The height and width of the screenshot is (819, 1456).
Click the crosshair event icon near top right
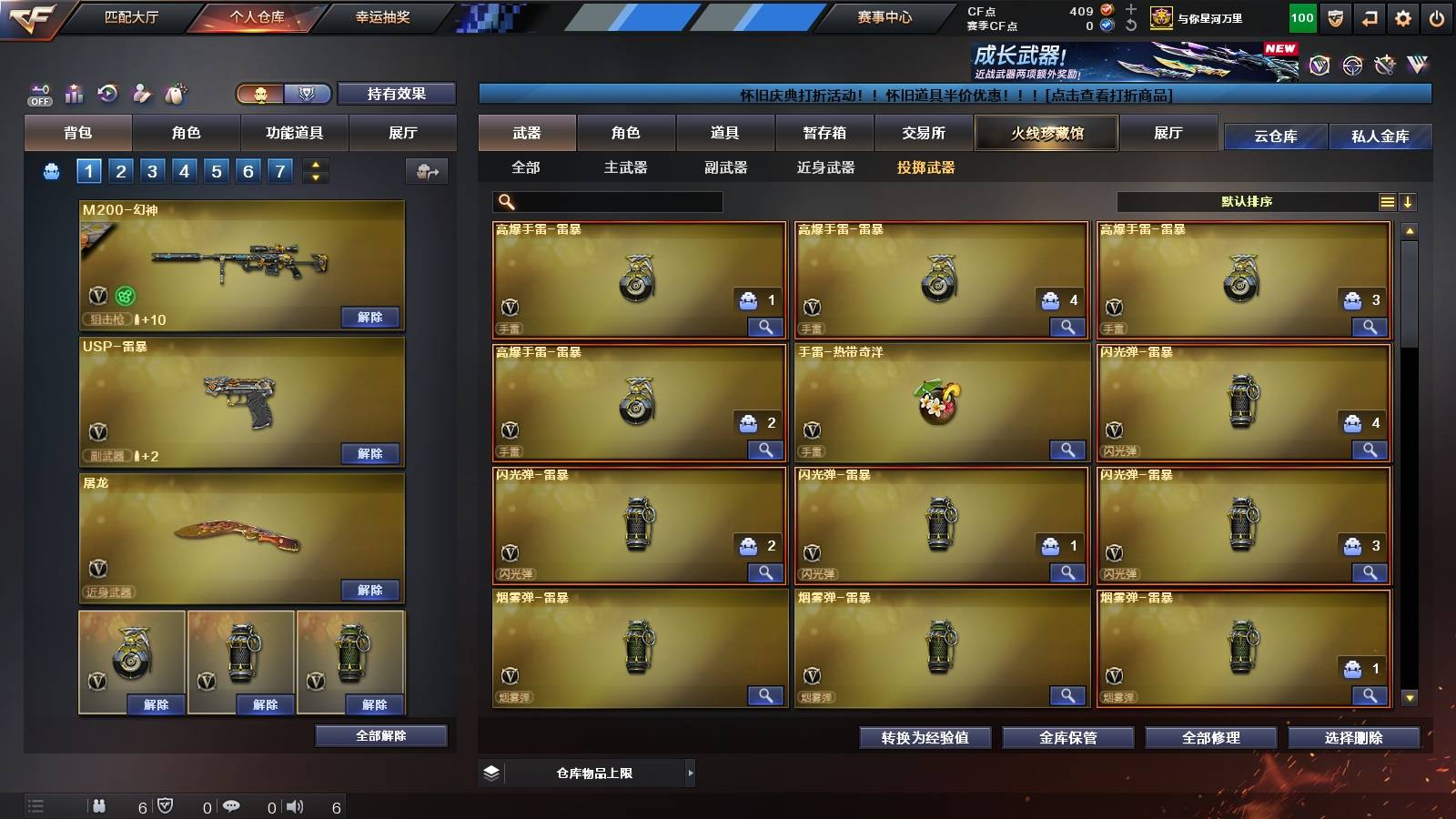pyautogui.click(x=1350, y=64)
